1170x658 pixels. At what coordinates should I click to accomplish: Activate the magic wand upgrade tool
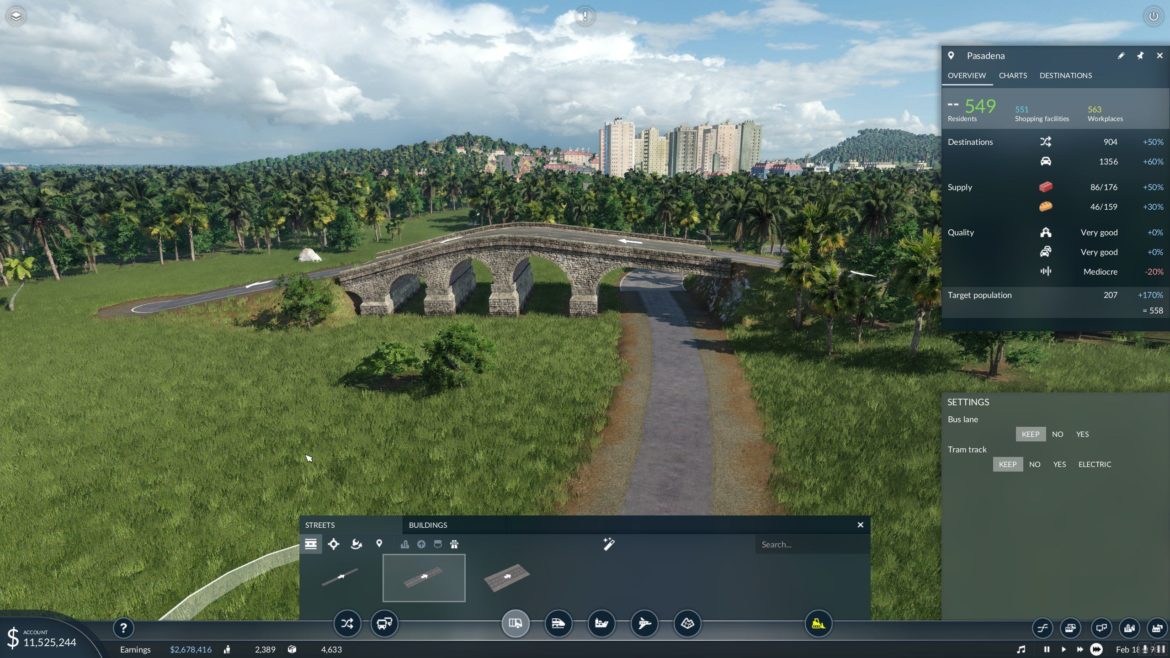[x=608, y=544]
